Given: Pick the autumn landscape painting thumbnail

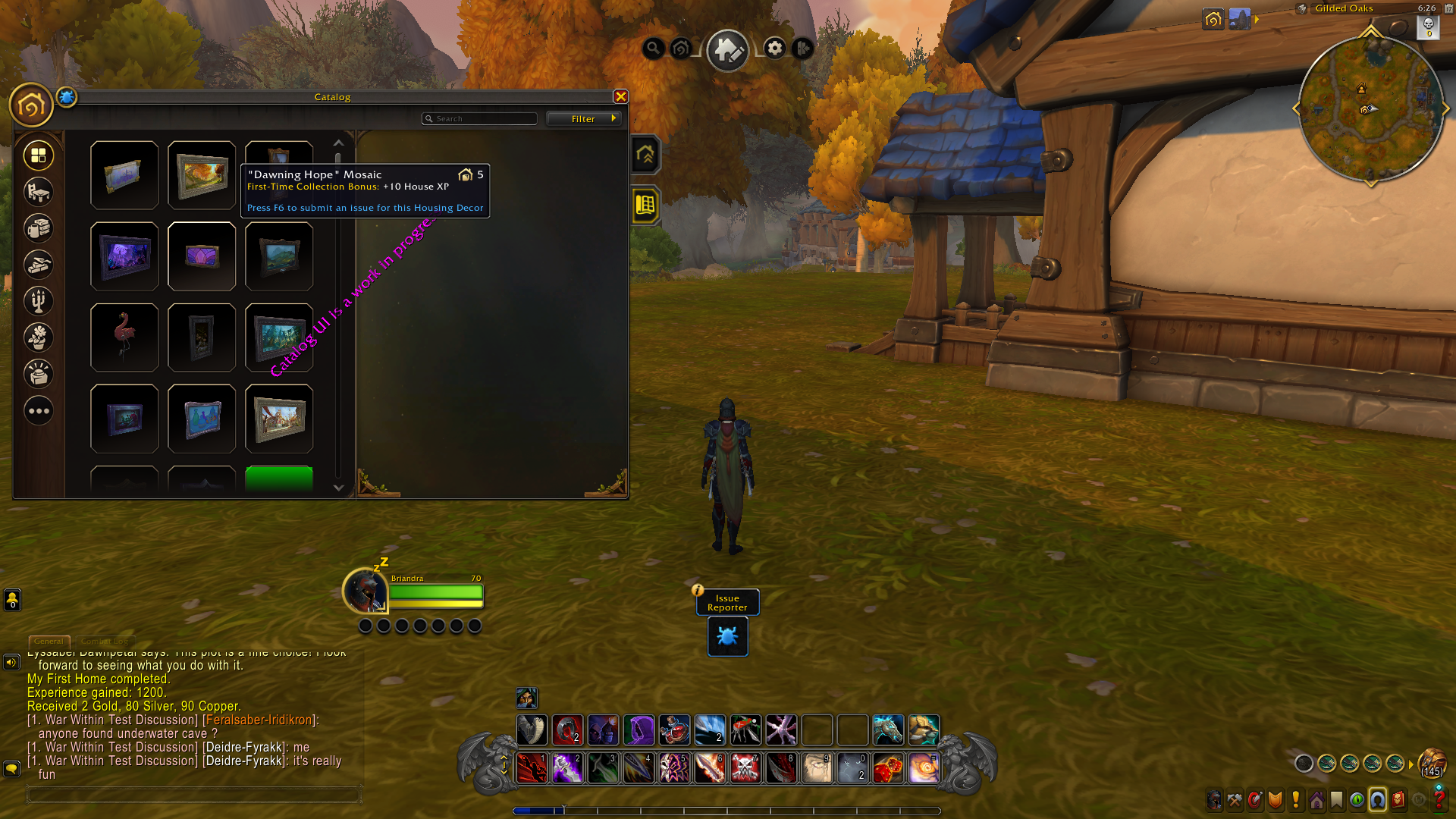Looking at the screenshot, I should [x=202, y=175].
